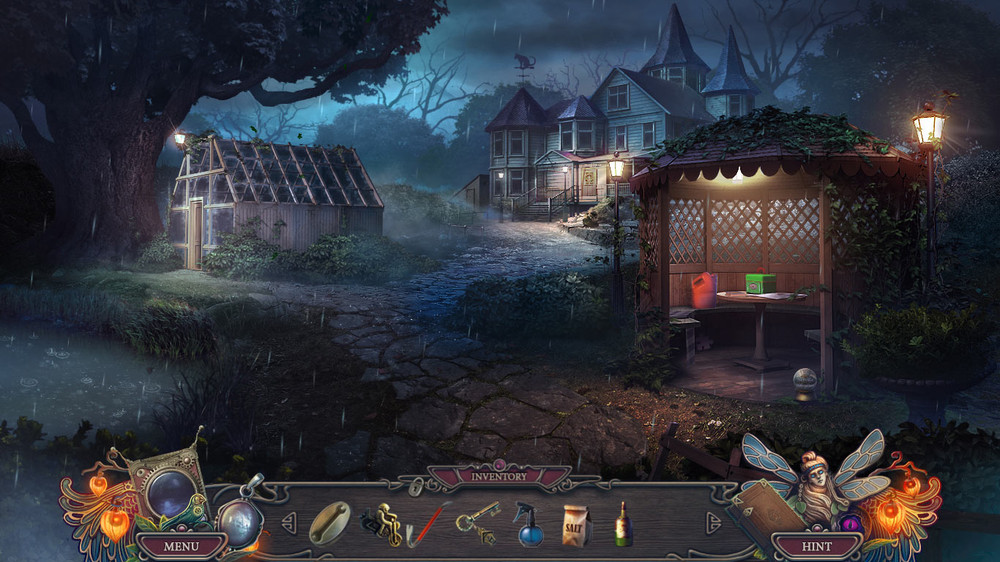The height and width of the screenshot is (562, 1000).
Task: Select the red crowbar item
Action: [424, 526]
